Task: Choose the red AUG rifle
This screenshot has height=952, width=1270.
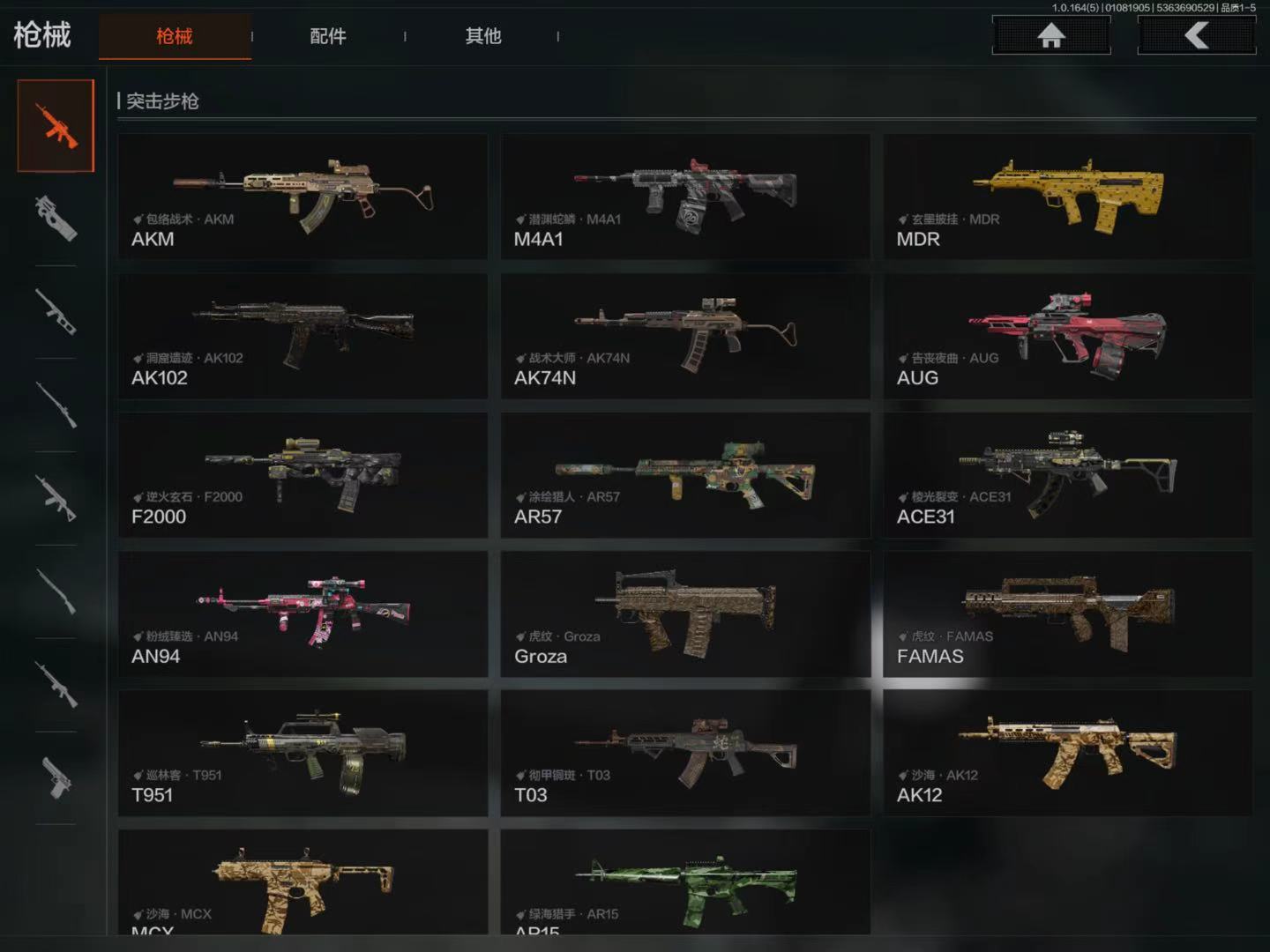Action: pos(1067,336)
